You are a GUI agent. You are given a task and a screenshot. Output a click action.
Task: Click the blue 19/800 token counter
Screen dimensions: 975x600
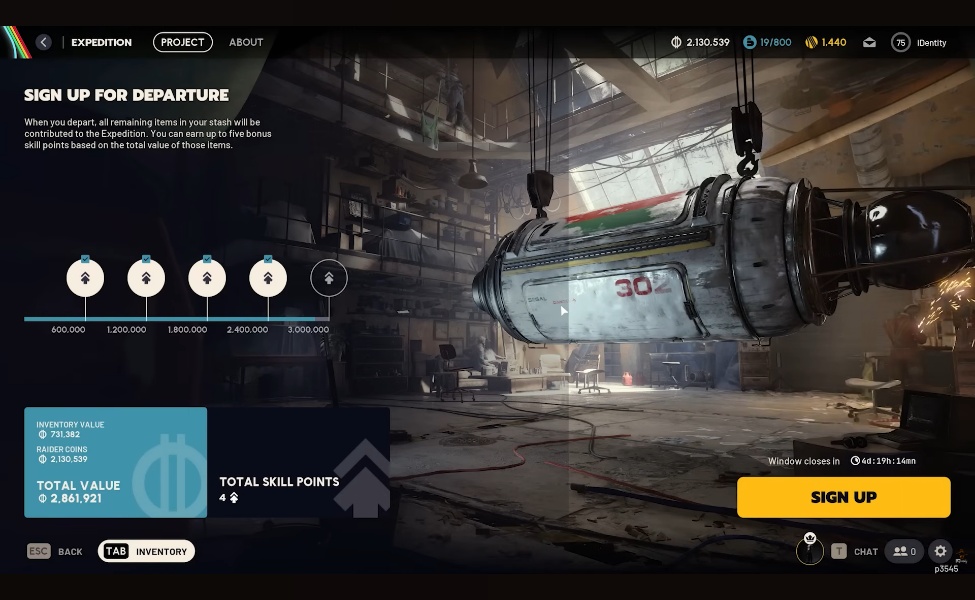tap(767, 42)
